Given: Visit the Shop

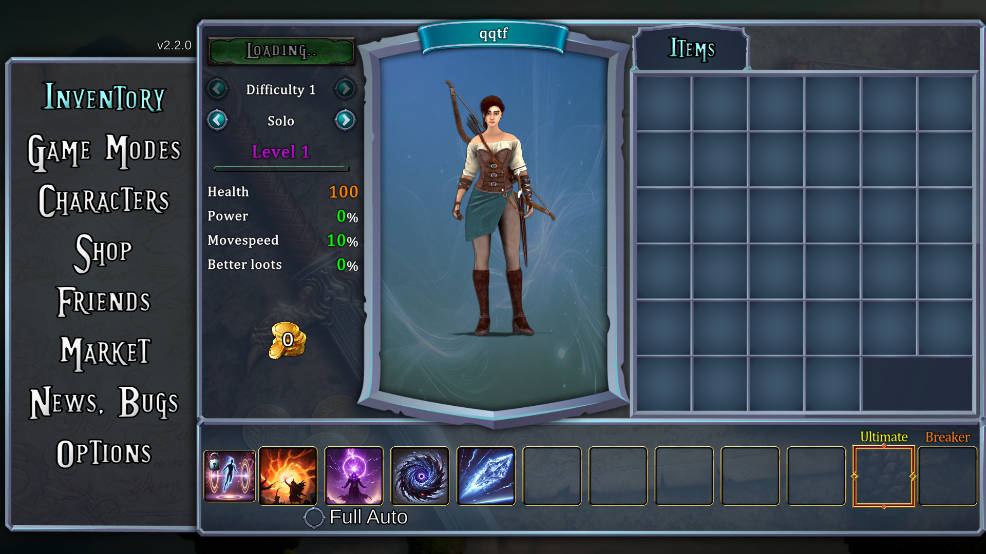Looking at the screenshot, I should click(x=104, y=252).
